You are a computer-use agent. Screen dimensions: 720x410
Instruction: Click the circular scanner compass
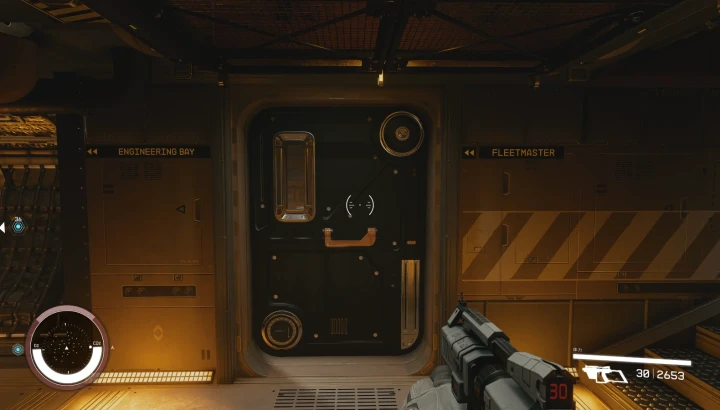point(67,347)
